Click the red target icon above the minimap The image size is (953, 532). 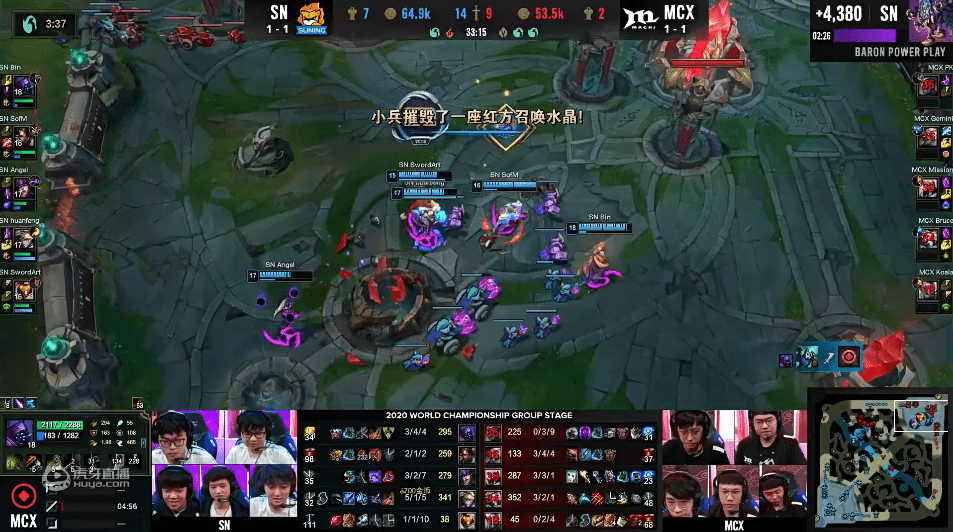(849, 357)
